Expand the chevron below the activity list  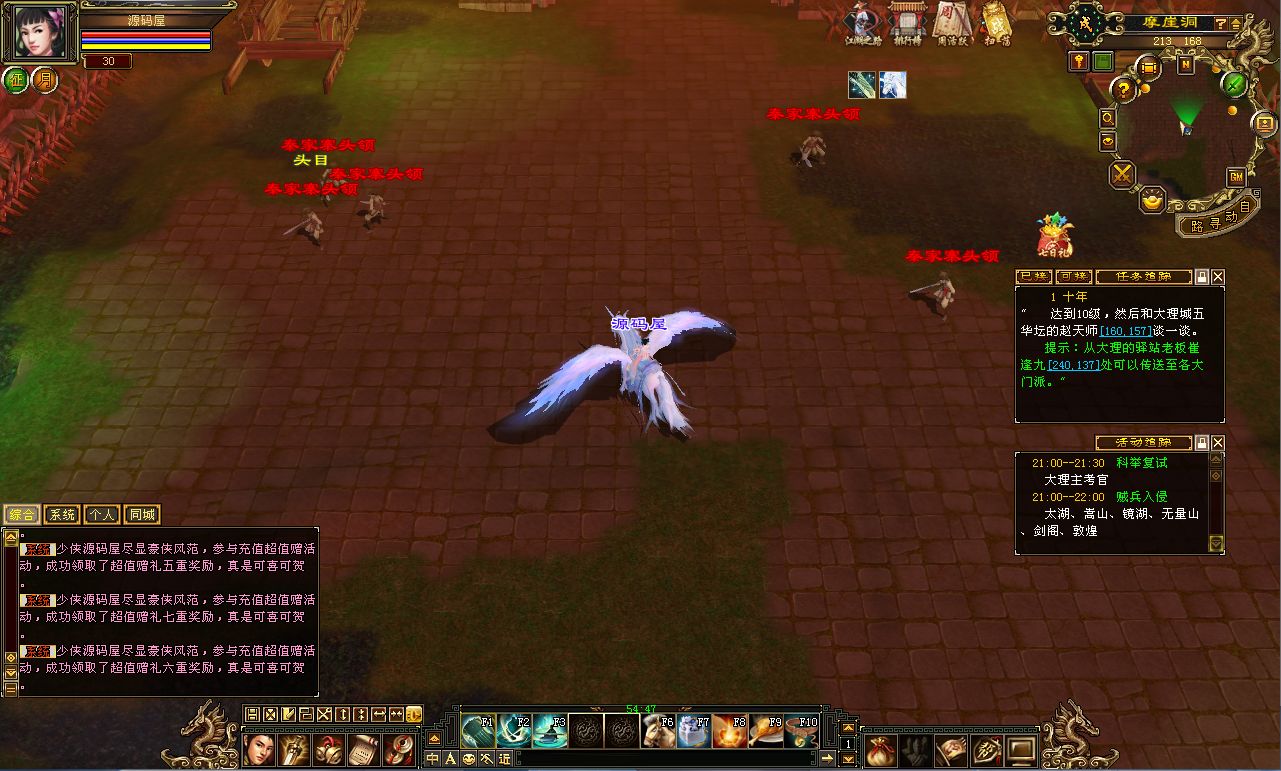point(1216,544)
